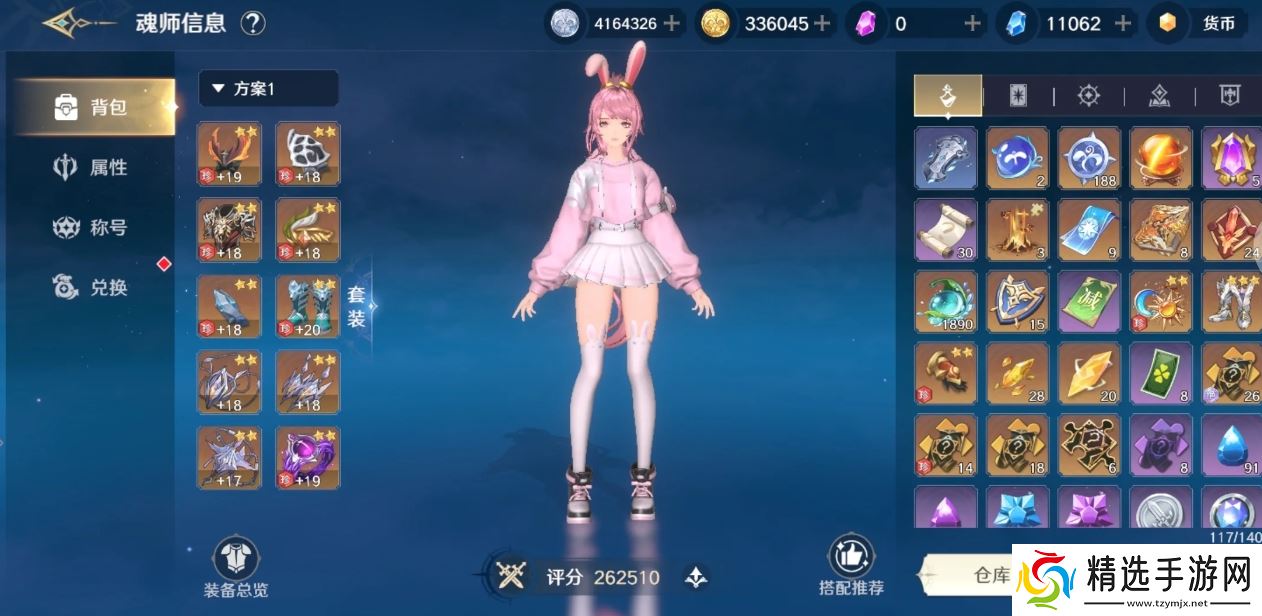
Task: Open the 称号 titles menu entry
Action: pos(96,228)
